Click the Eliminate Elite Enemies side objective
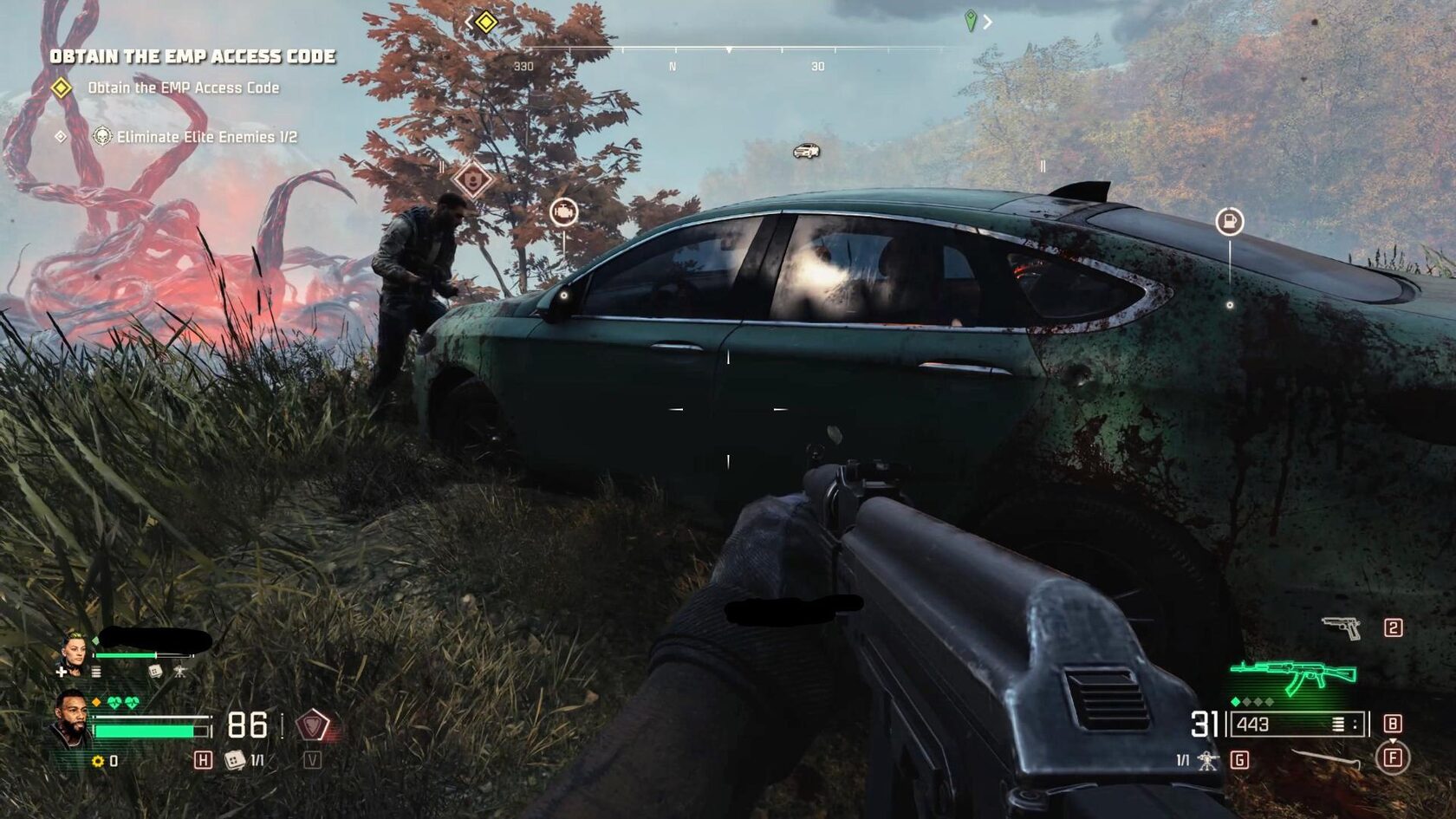Image resolution: width=1456 pixels, height=819 pixels. [206, 137]
